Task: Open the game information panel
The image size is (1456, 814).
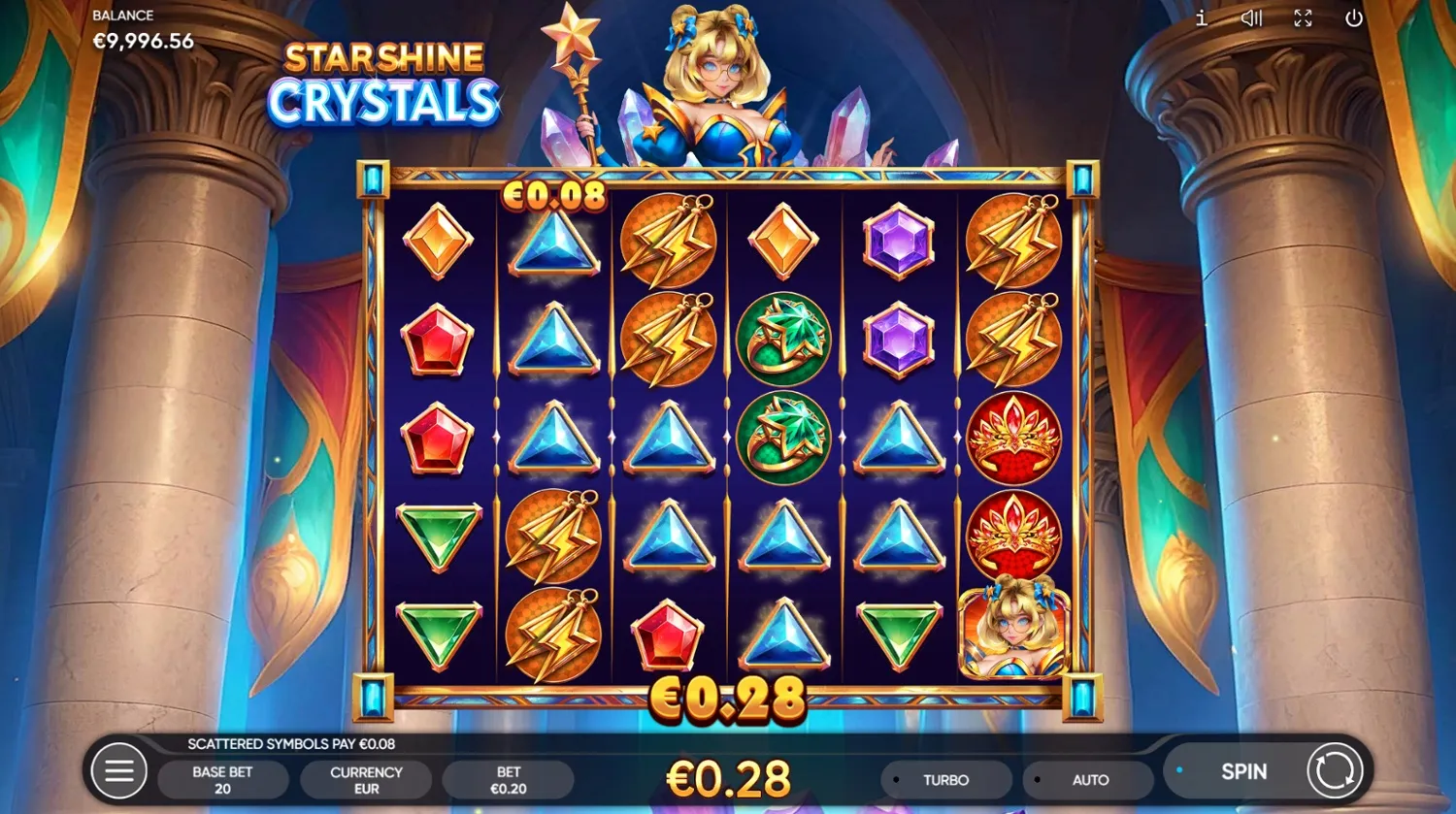Action: pos(1201,17)
